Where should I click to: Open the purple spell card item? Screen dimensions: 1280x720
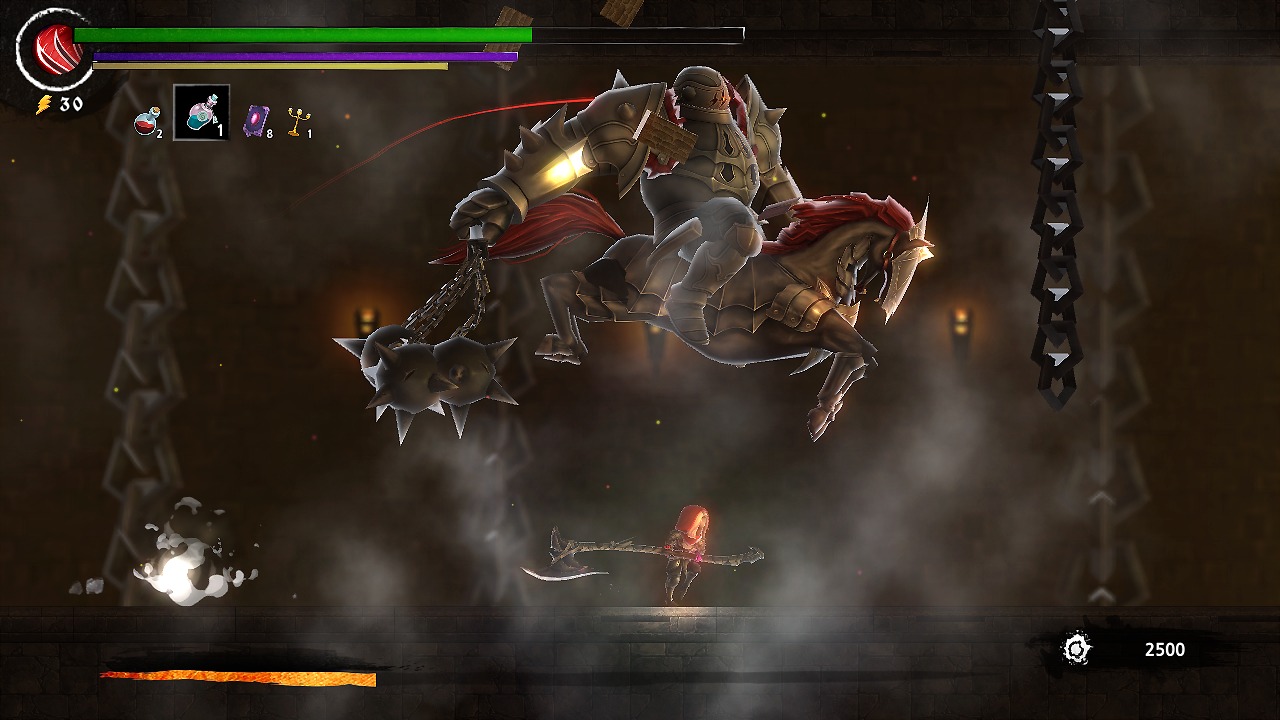(x=257, y=118)
